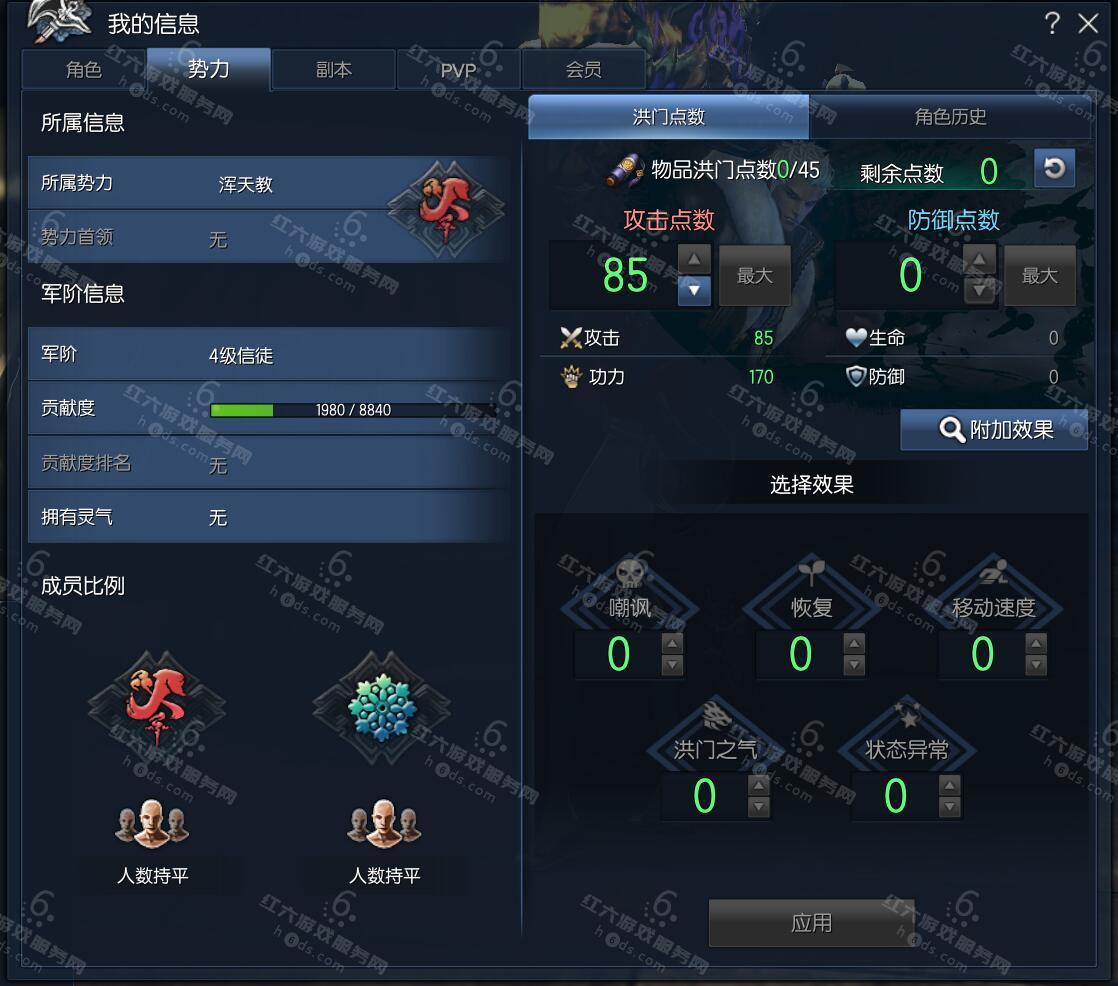The image size is (1118, 986).
Task: Raise the 状态异常 effect value
Action: click(x=950, y=785)
